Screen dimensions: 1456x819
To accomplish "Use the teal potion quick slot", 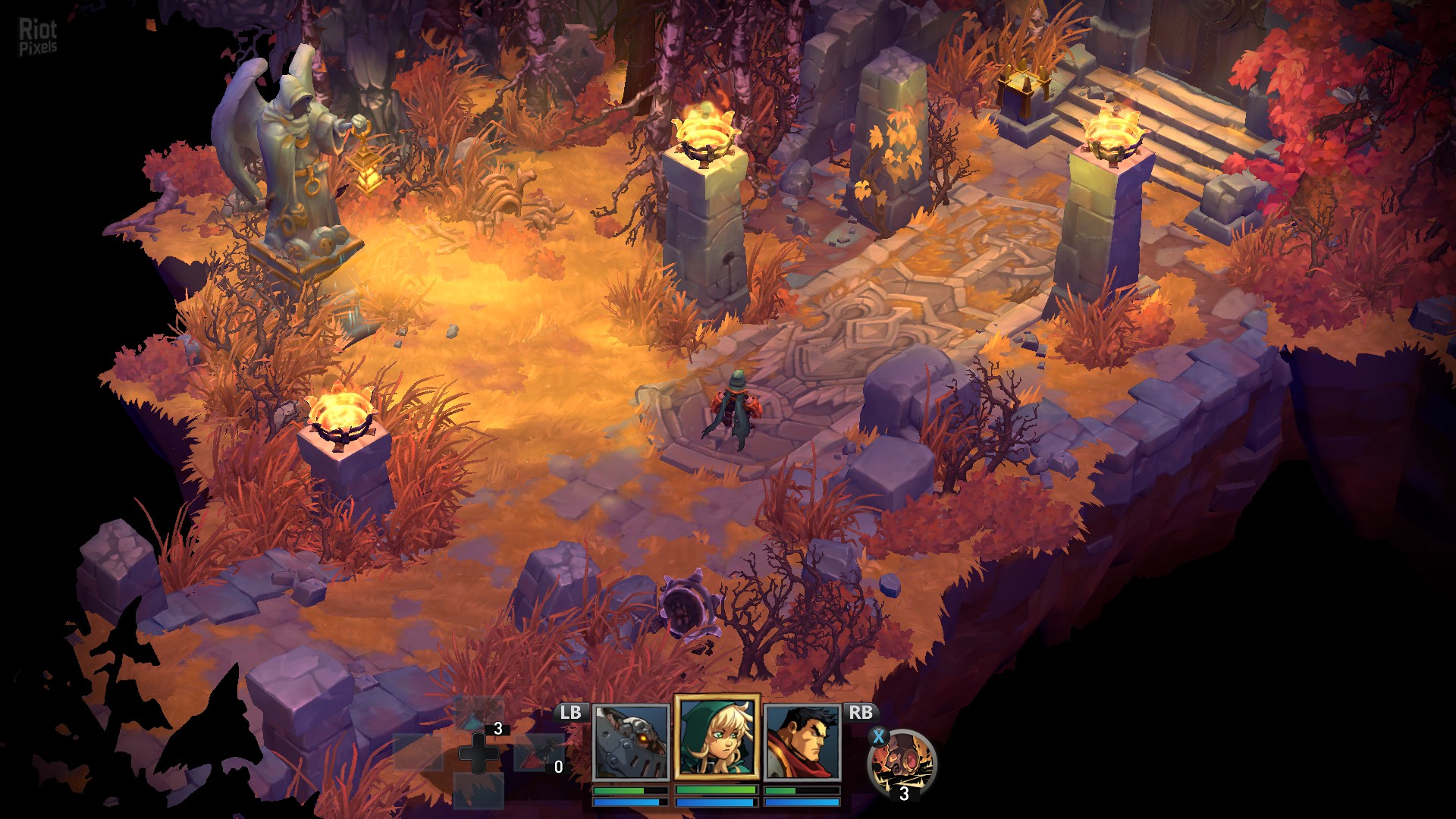I will click(x=478, y=714).
